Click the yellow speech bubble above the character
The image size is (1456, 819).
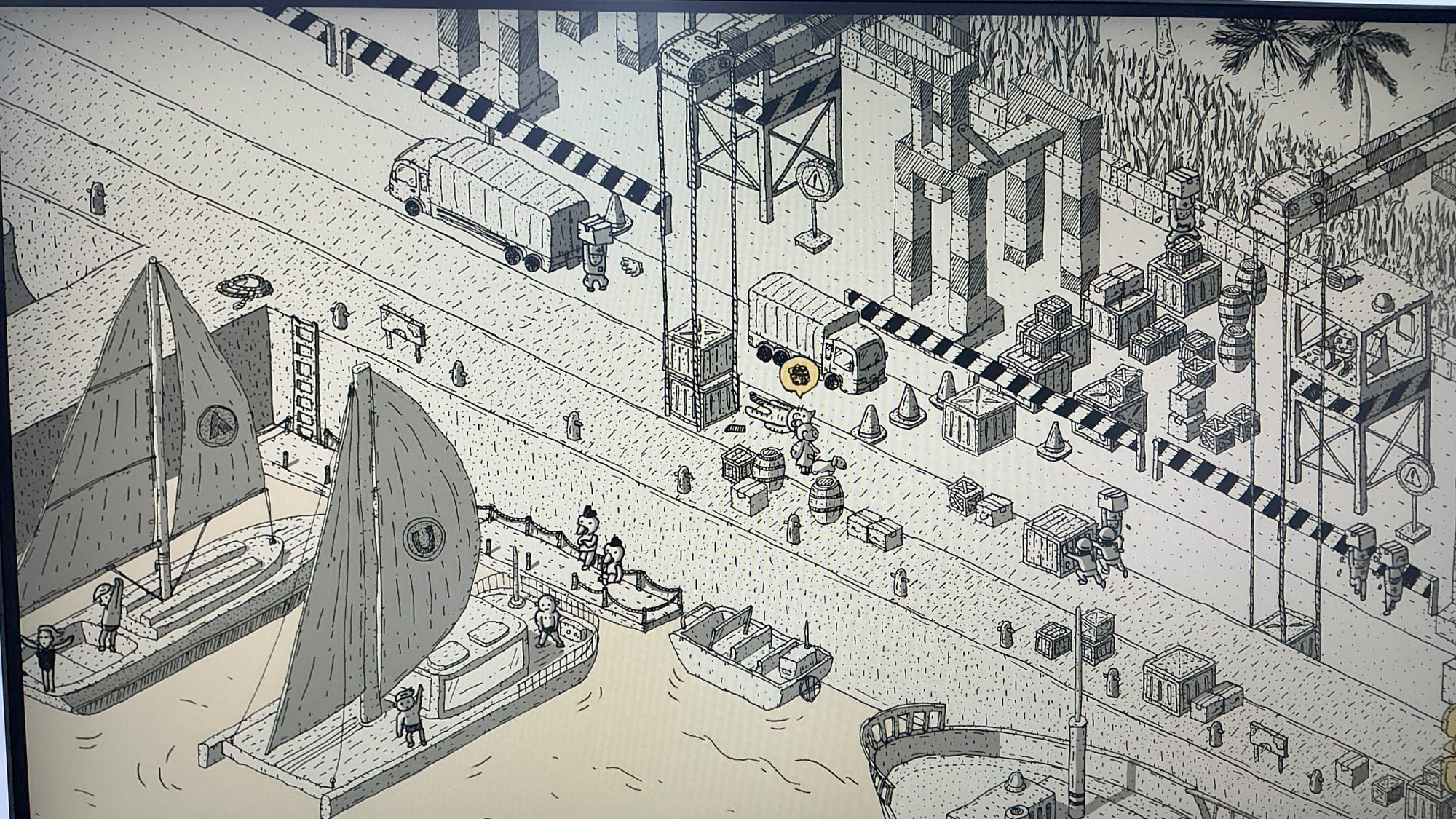[798, 376]
